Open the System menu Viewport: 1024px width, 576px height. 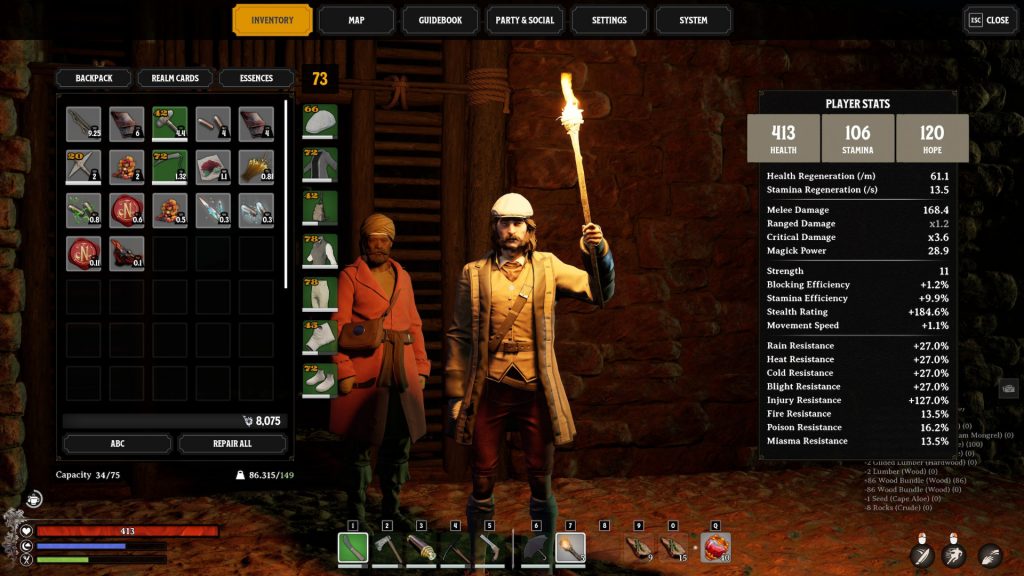[693, 20]
